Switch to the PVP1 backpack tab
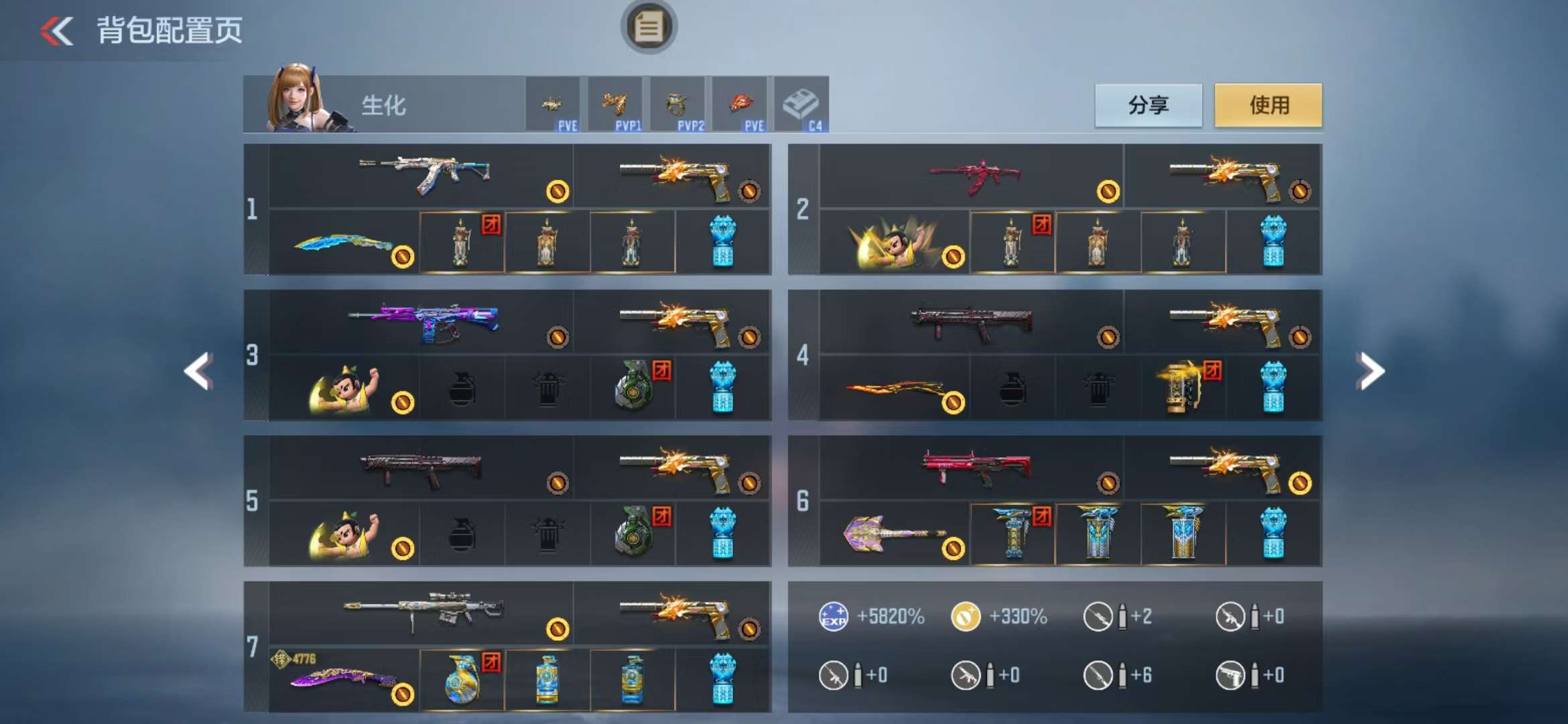Viewport: 1568px width, 724px height. point(615,105)
